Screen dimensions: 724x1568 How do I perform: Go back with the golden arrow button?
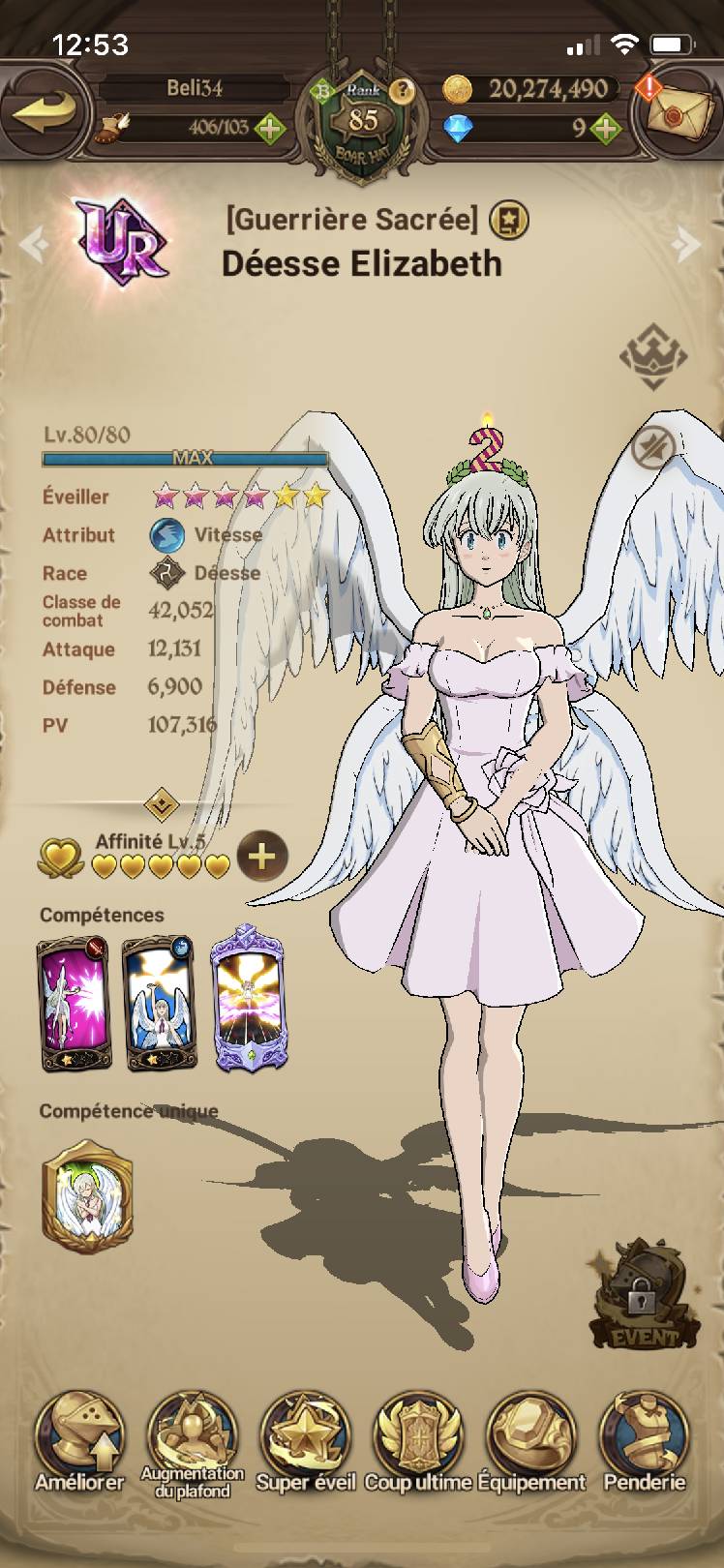point(45,110)
